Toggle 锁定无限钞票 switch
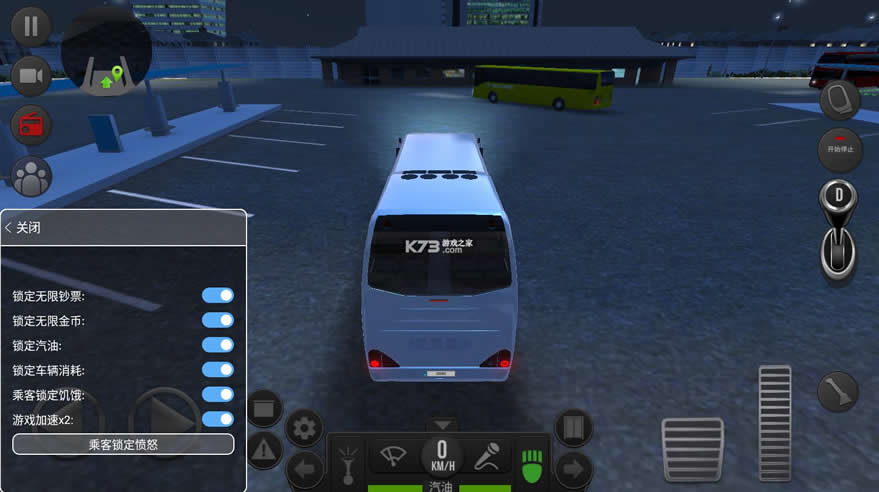Image resolution: width=879 pixels, height=492 pixels. click(x=218, y=296)
